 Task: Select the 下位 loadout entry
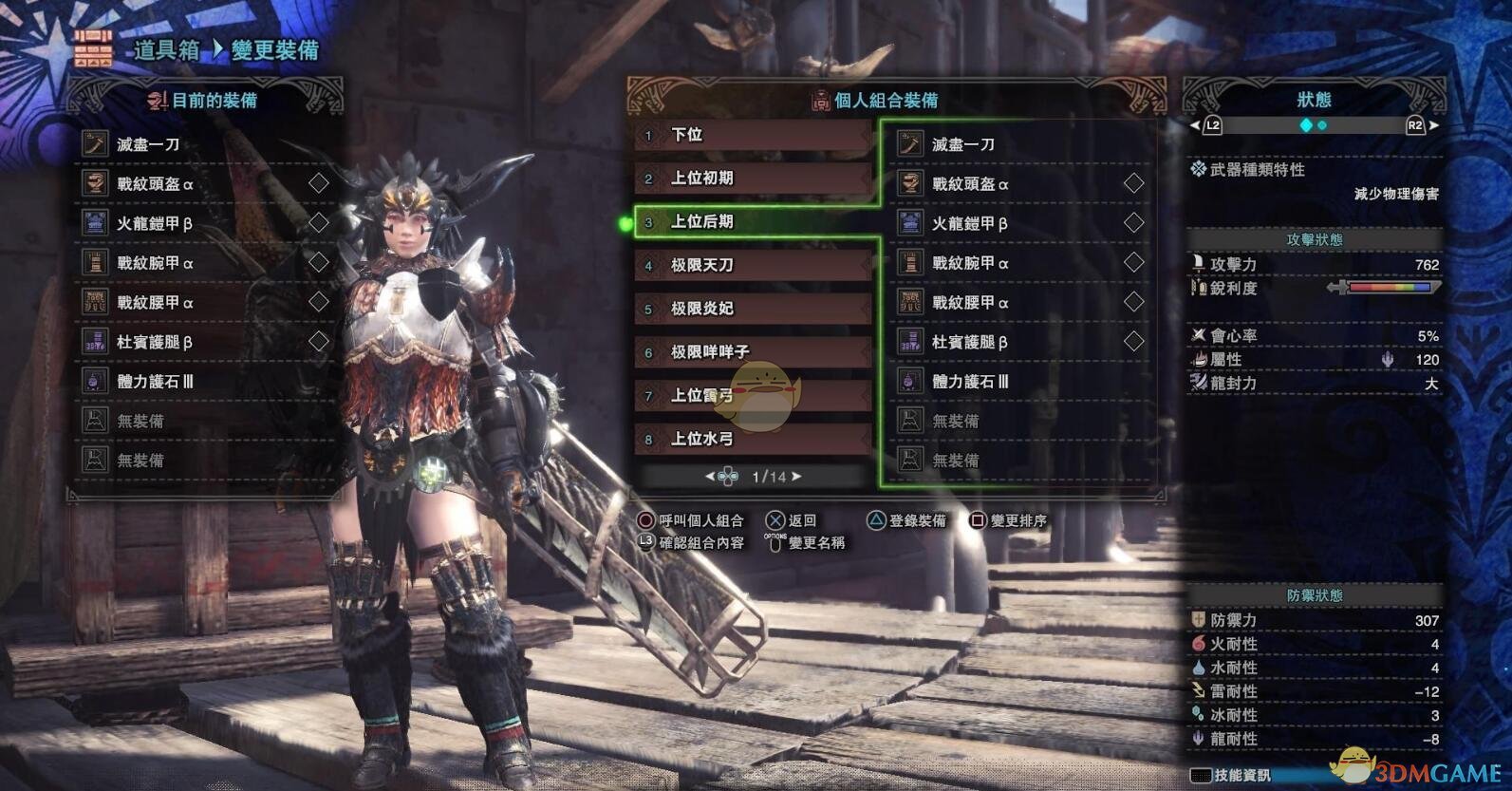click(753, 136)
